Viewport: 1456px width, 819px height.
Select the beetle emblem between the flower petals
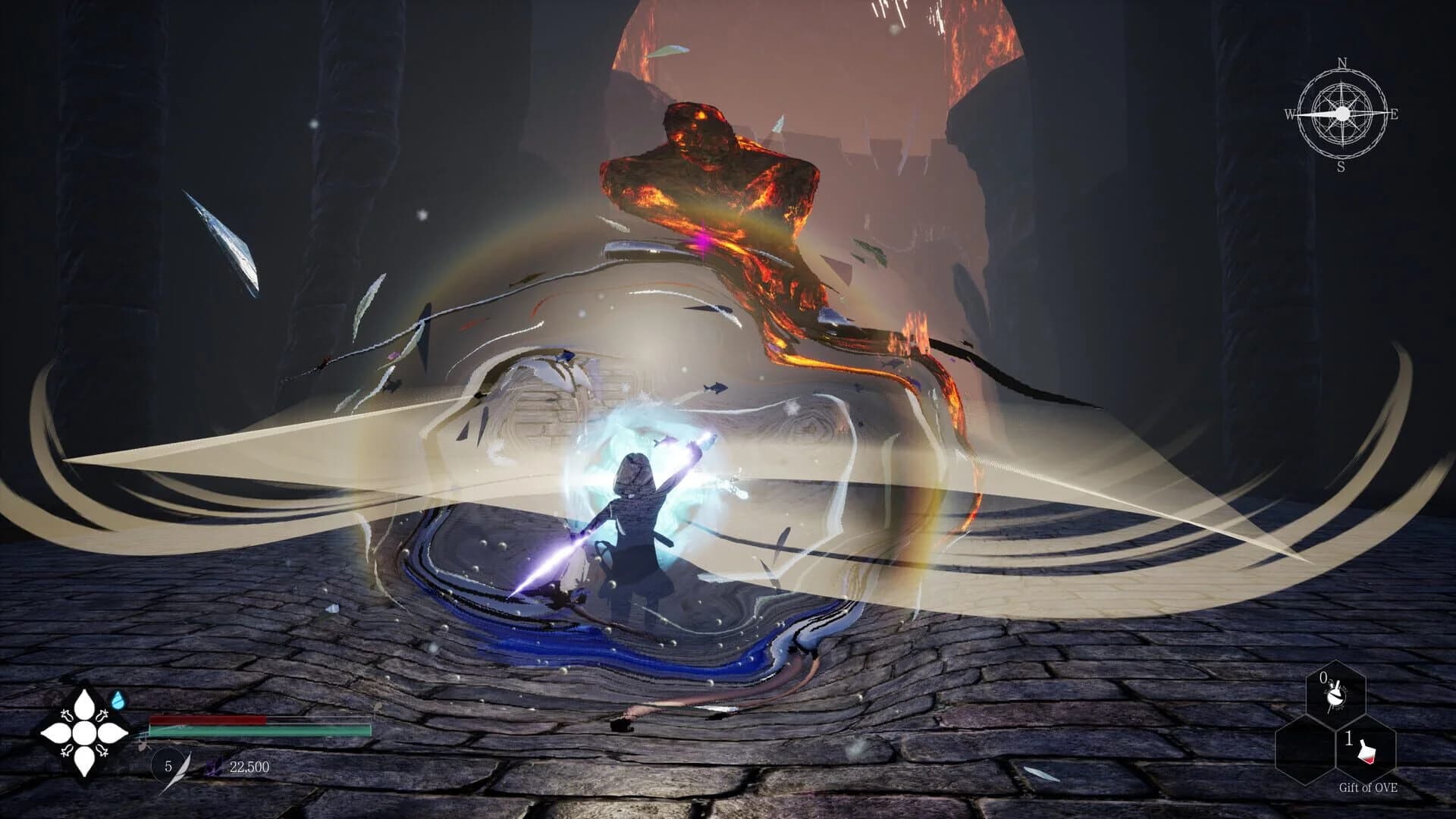[x=104, y=714]
